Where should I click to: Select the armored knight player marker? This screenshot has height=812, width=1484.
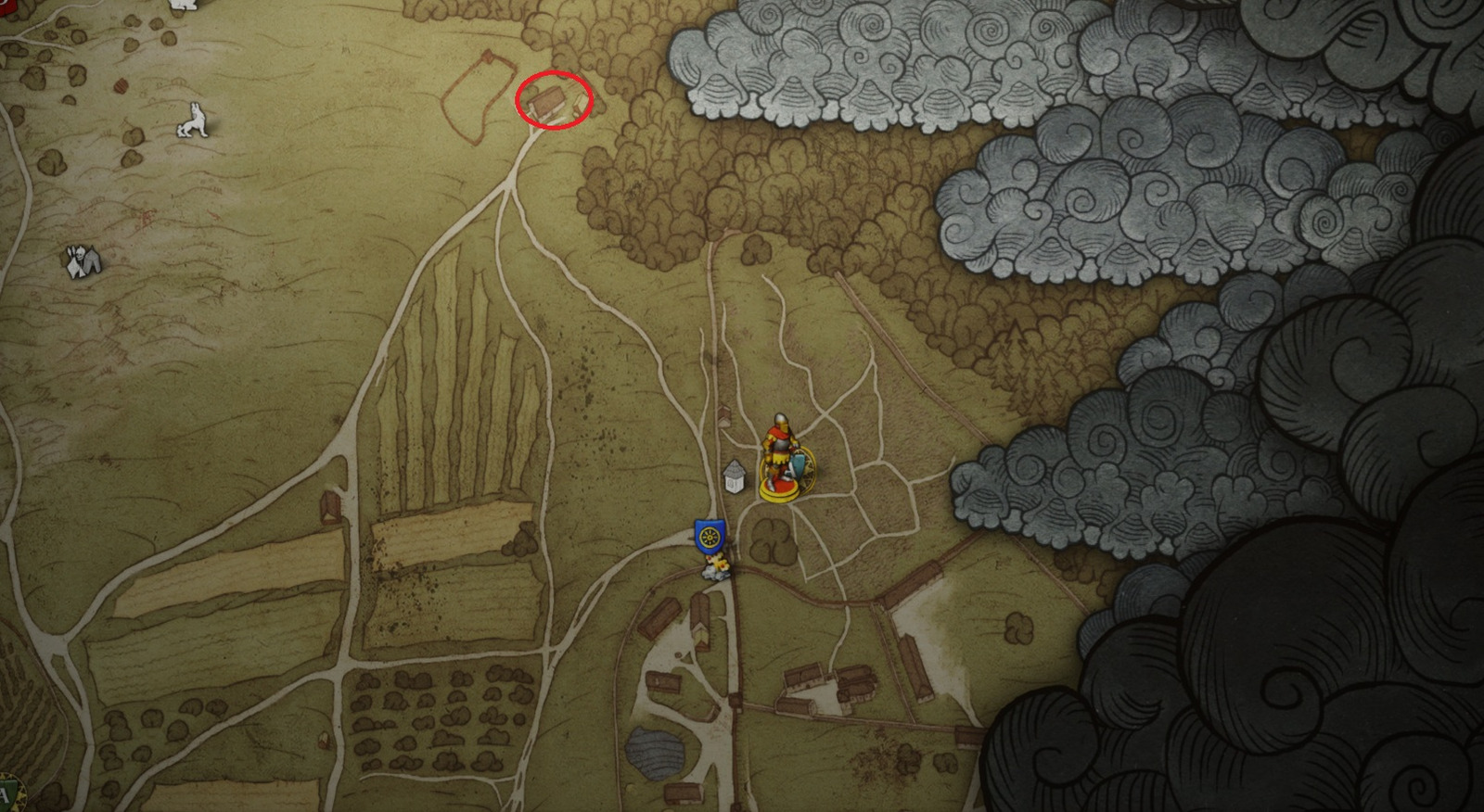(x=781, y=456)
